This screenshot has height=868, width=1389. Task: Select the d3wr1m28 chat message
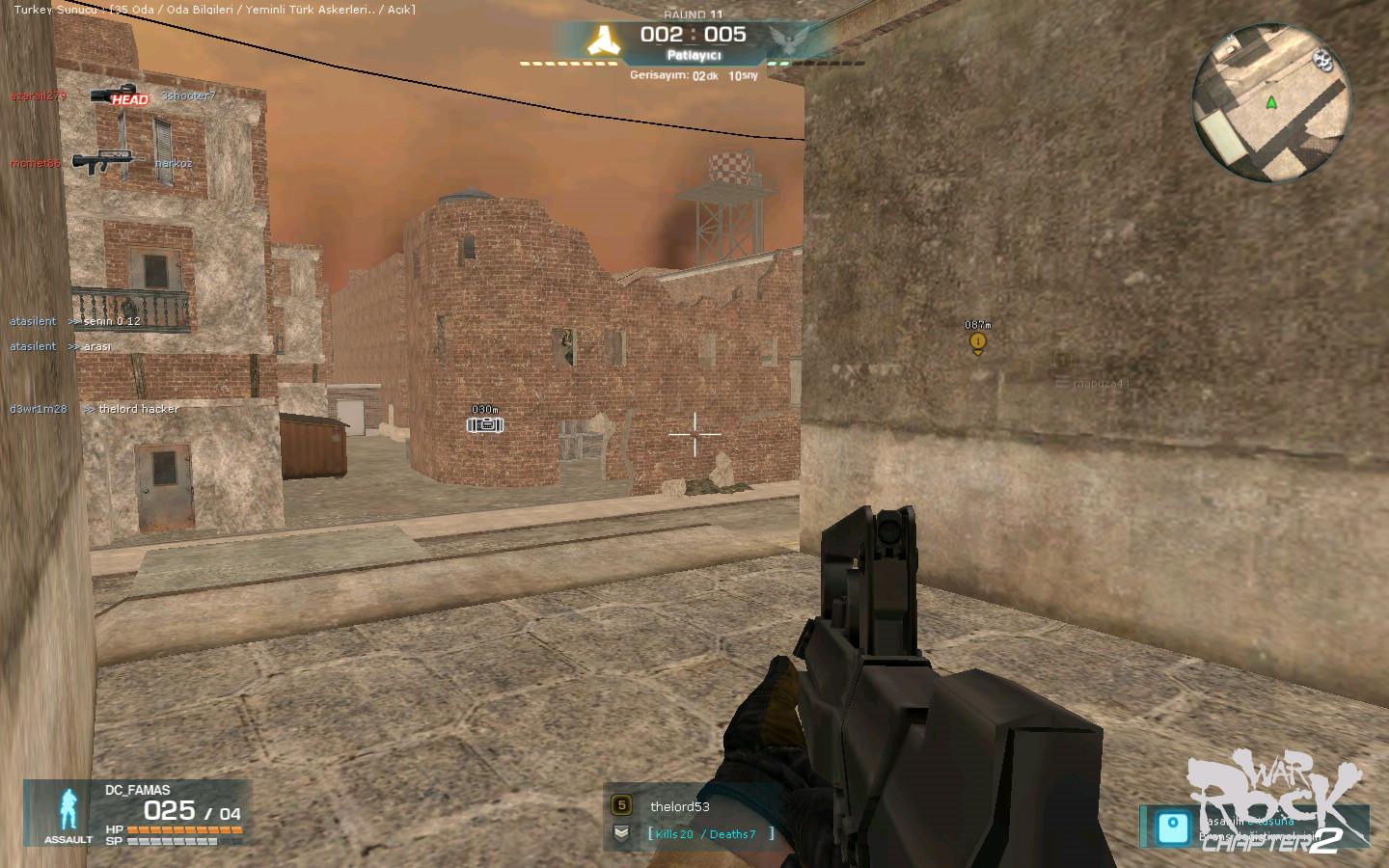(x=95, y=409)
